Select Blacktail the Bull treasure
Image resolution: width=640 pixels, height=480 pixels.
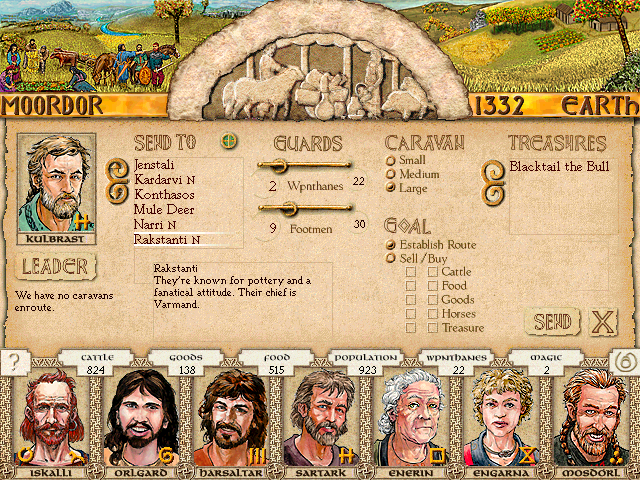559,166
